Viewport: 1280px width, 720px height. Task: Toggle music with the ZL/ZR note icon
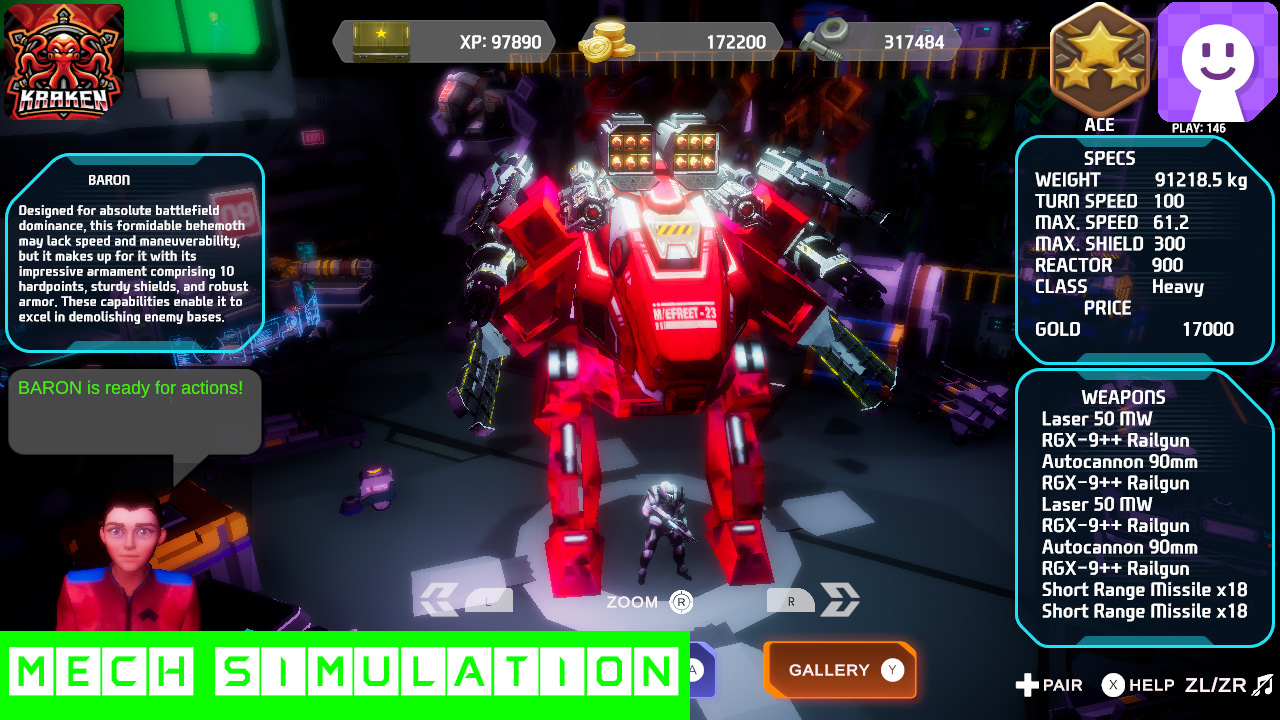pos(1256,686)
